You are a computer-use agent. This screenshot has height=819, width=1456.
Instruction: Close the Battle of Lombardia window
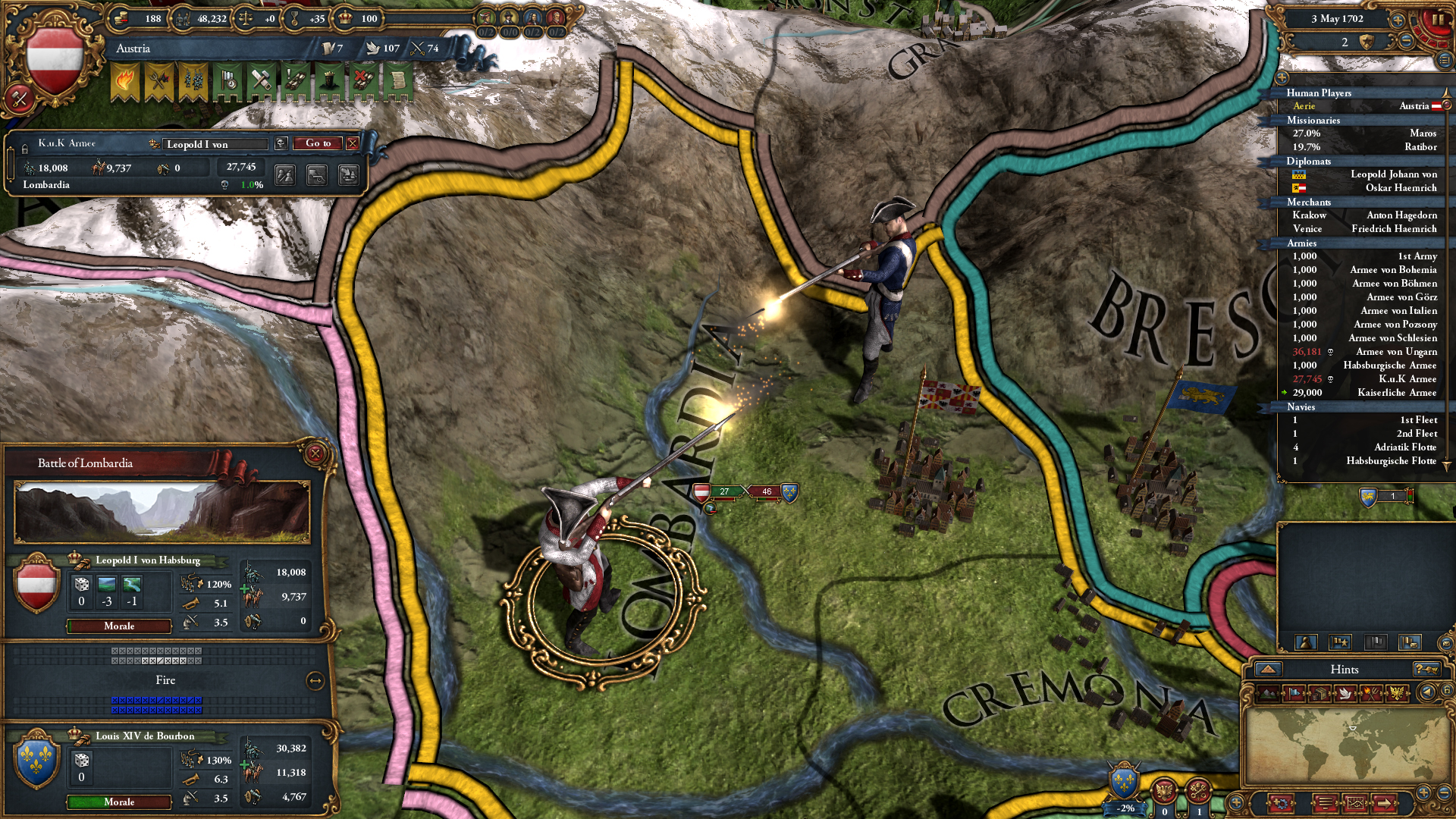315,454
